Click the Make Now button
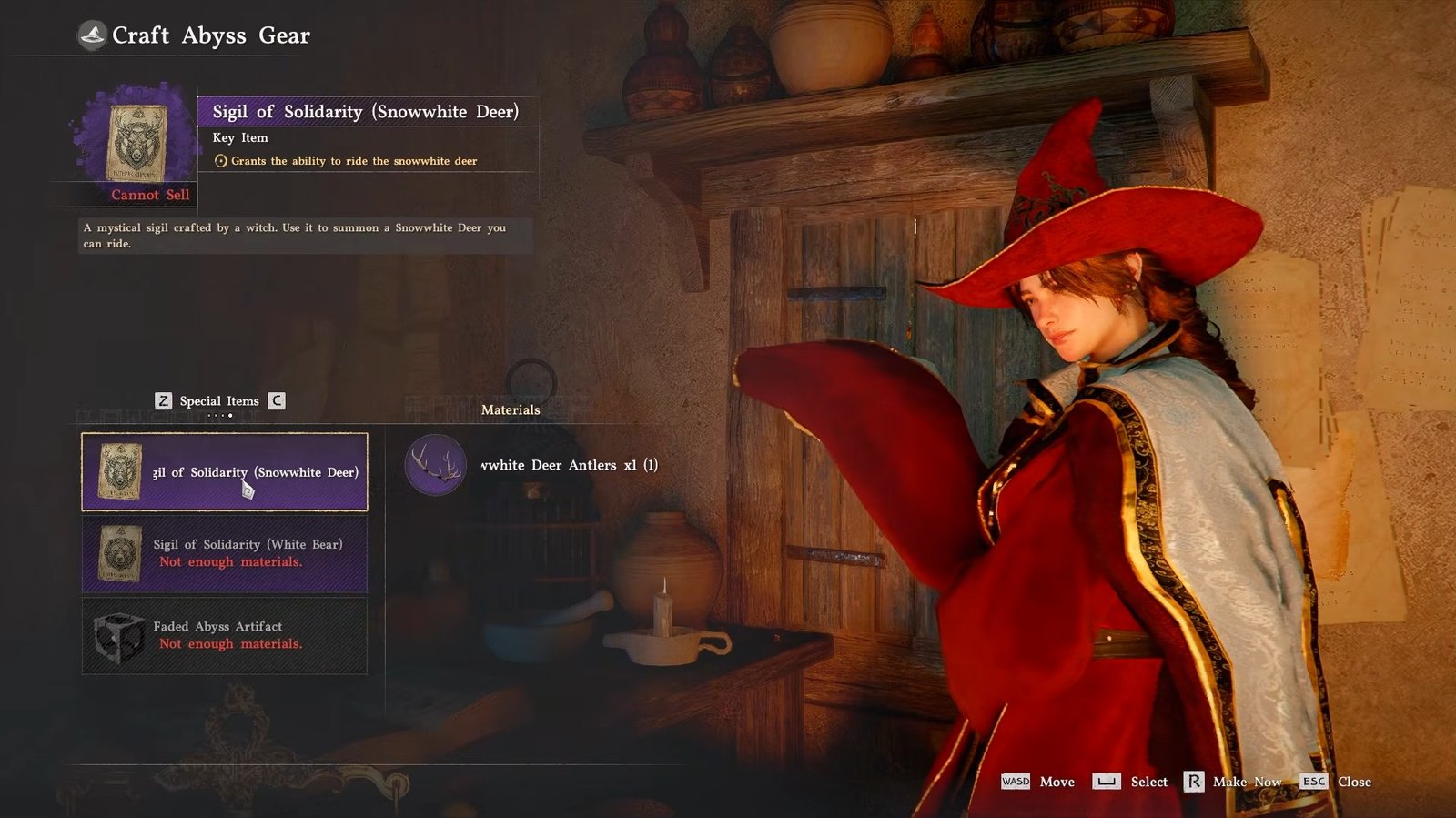1456x818 pixels. coord(1233,782)
